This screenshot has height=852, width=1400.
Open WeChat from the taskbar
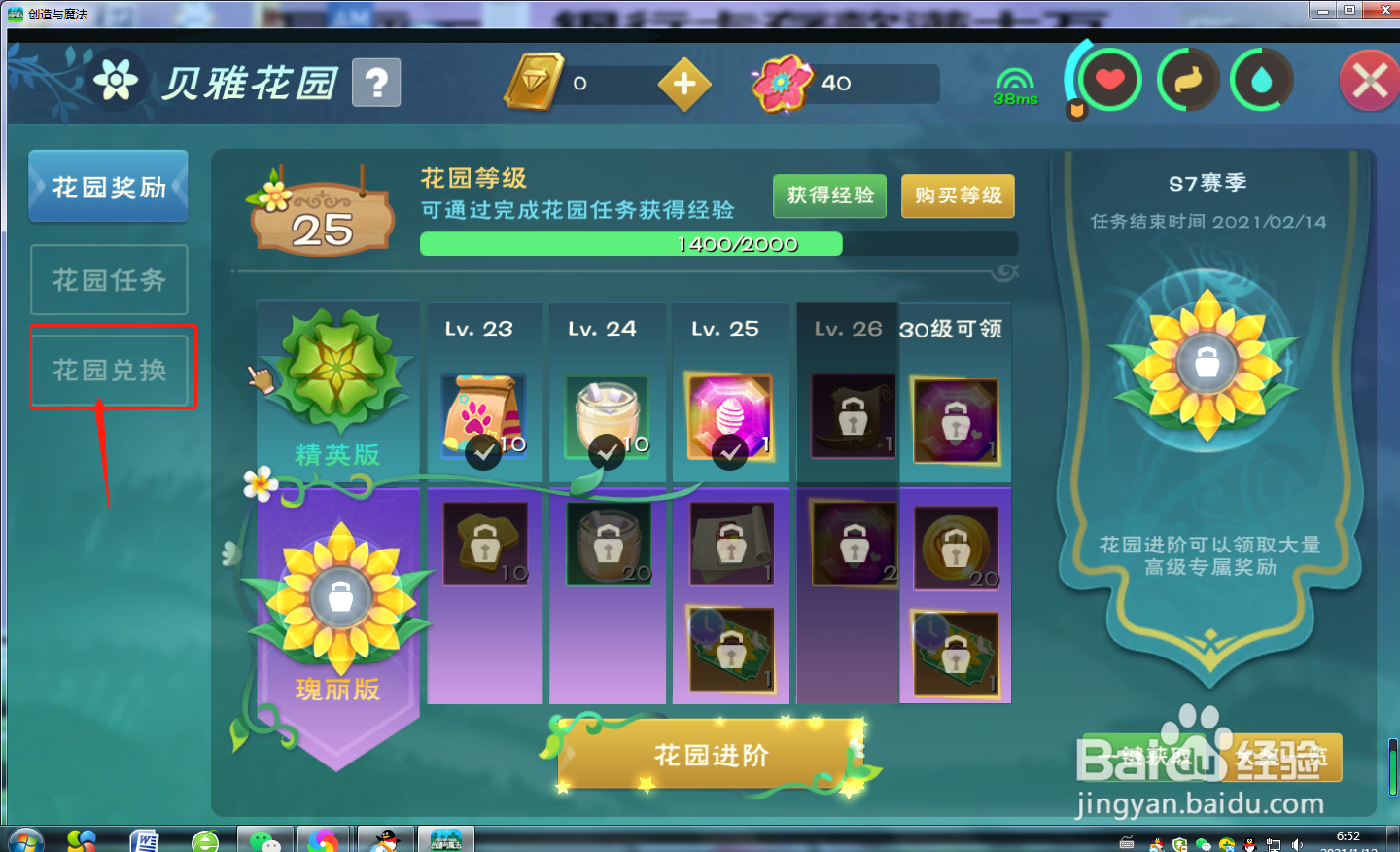tap(263, 837)
